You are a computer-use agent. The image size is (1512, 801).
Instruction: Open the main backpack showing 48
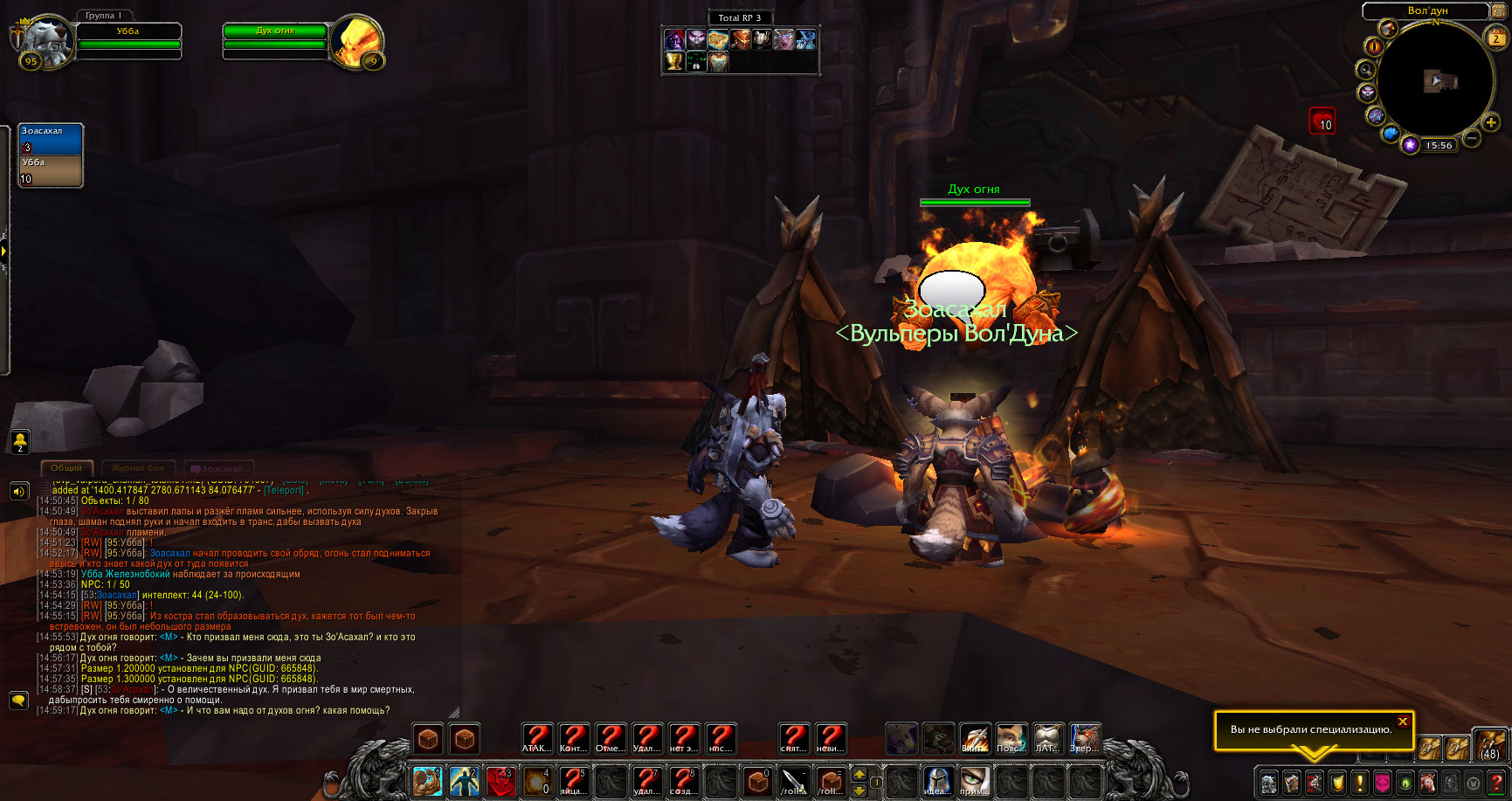pyautogui.click(x=1490, y=744)
